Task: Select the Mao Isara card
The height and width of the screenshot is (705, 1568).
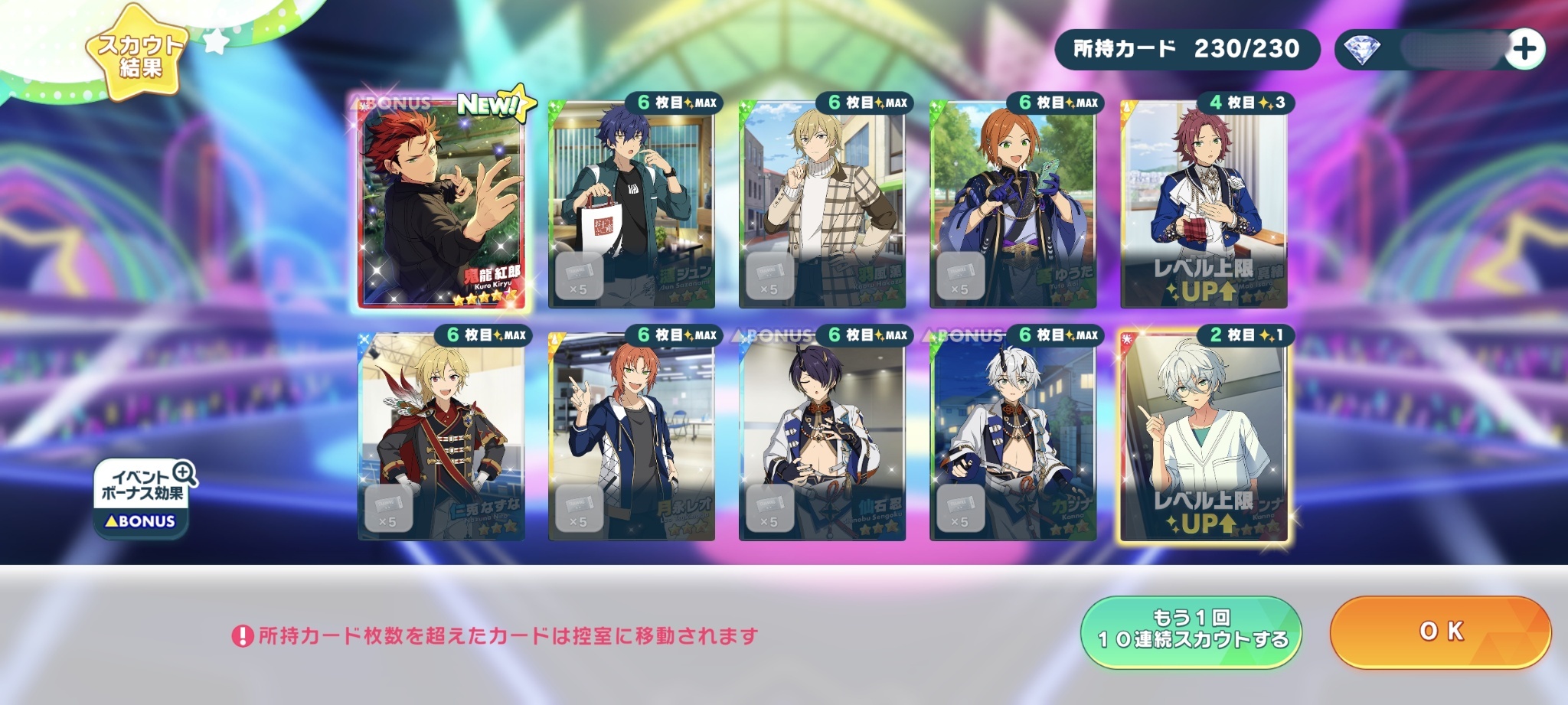Action: pyautogui.click(x=1204, y=205)
